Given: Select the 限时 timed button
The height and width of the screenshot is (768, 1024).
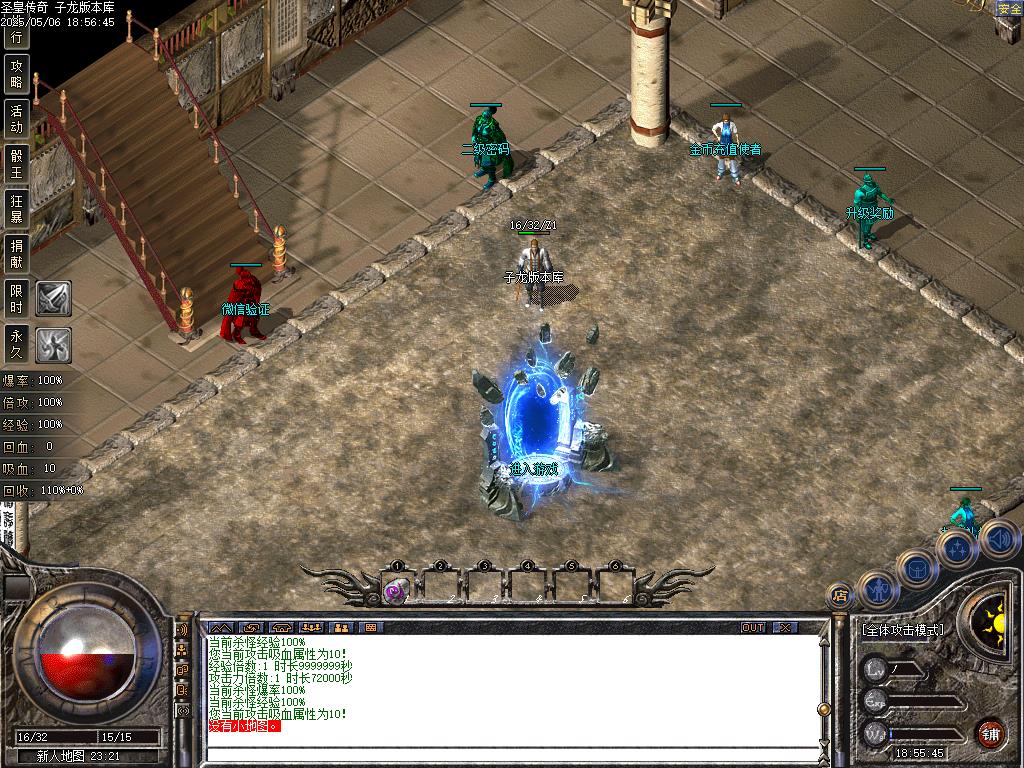Looking at the screenshot, I should pos(16,298).
